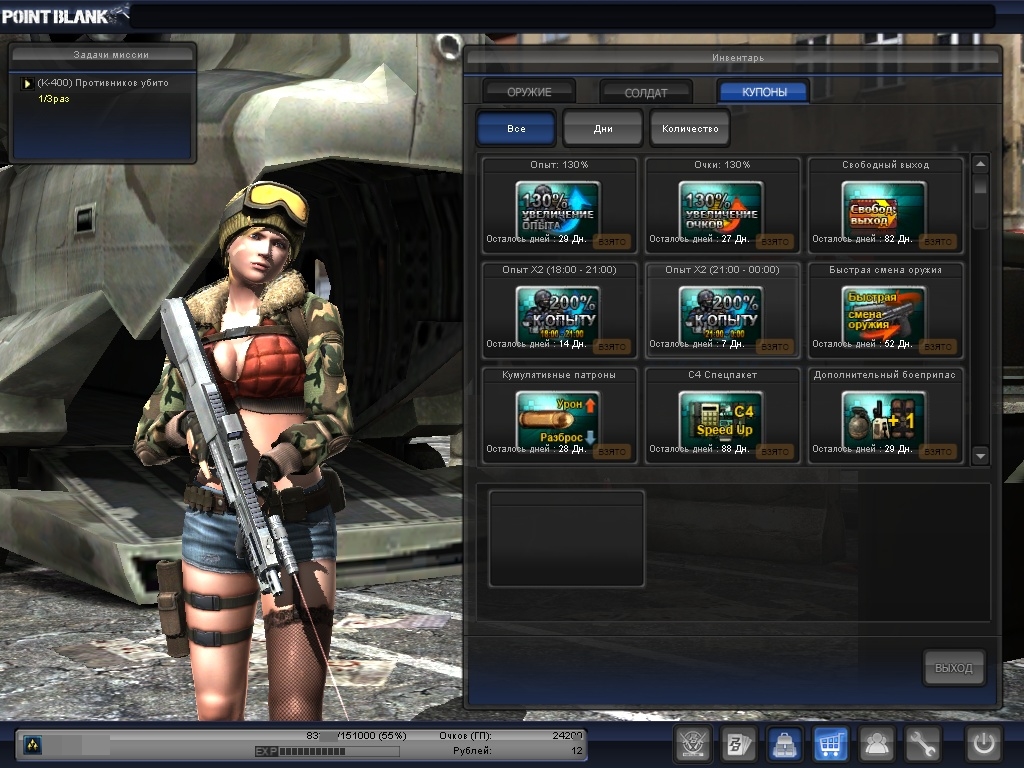The image size is (1024, 768).
Task: Select the Опыт: 130% coupon
Action: click(558, 207)
